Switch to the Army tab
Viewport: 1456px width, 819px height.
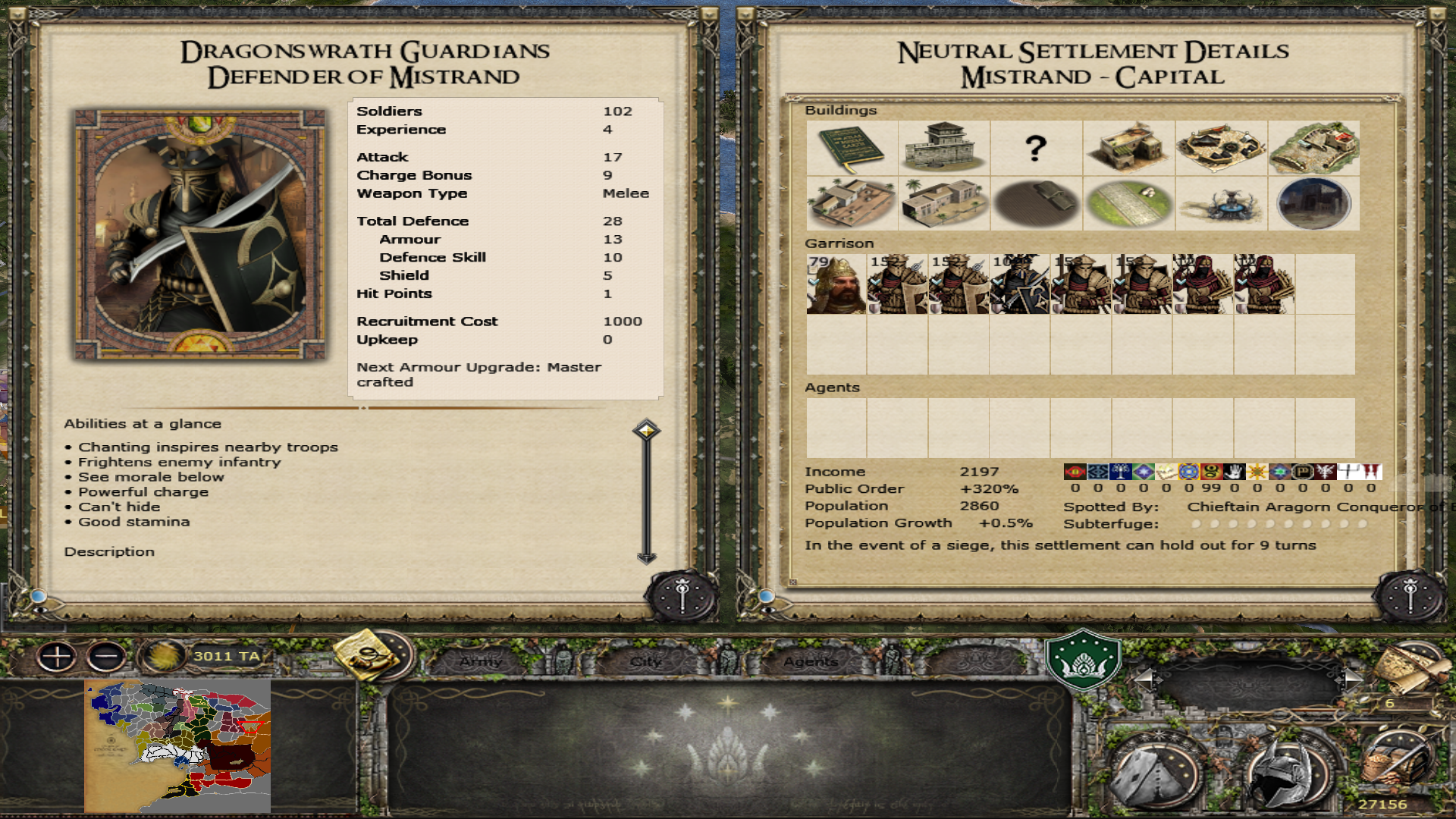481,661
